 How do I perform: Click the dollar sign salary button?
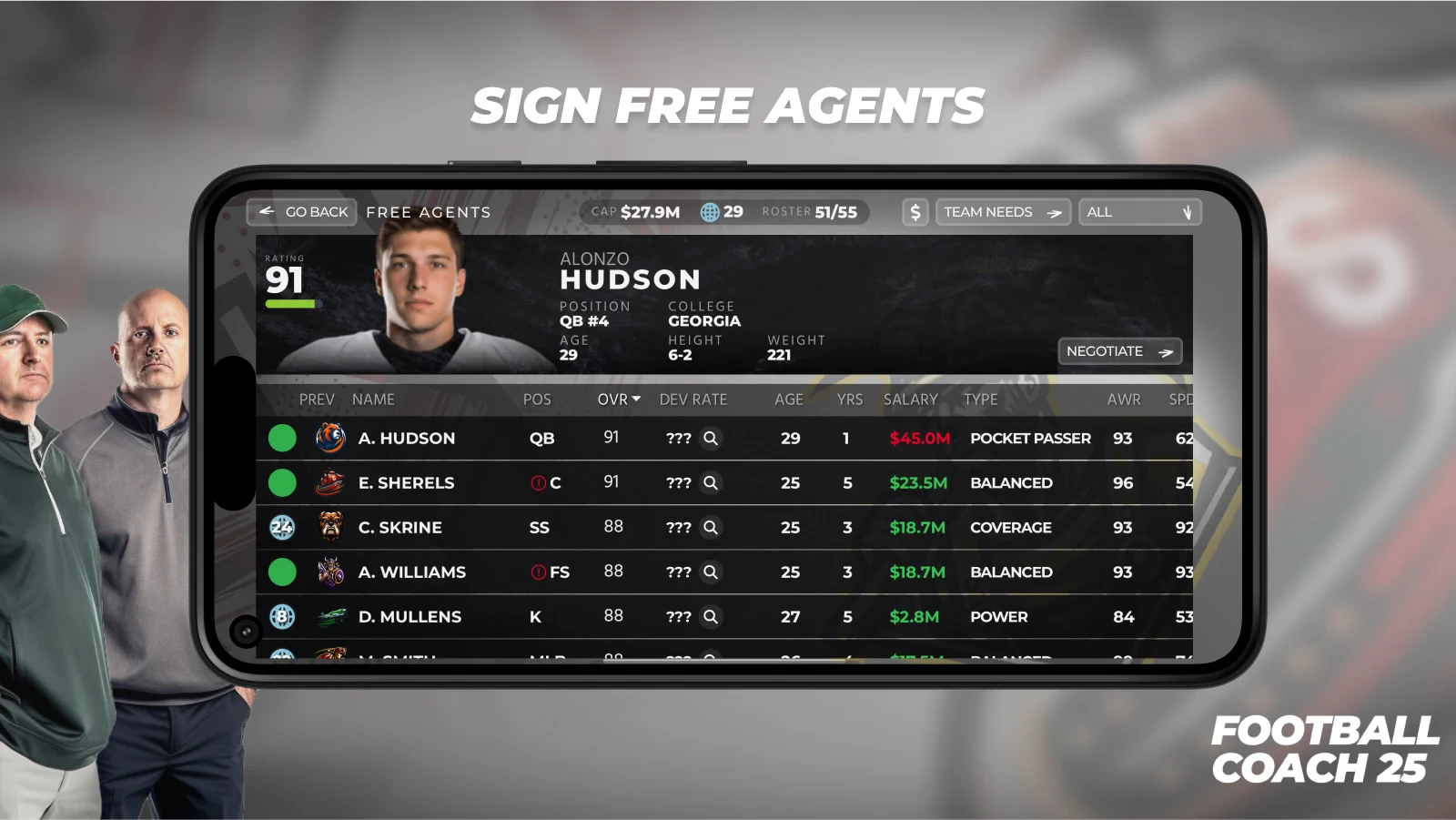(x=915, y=212)
